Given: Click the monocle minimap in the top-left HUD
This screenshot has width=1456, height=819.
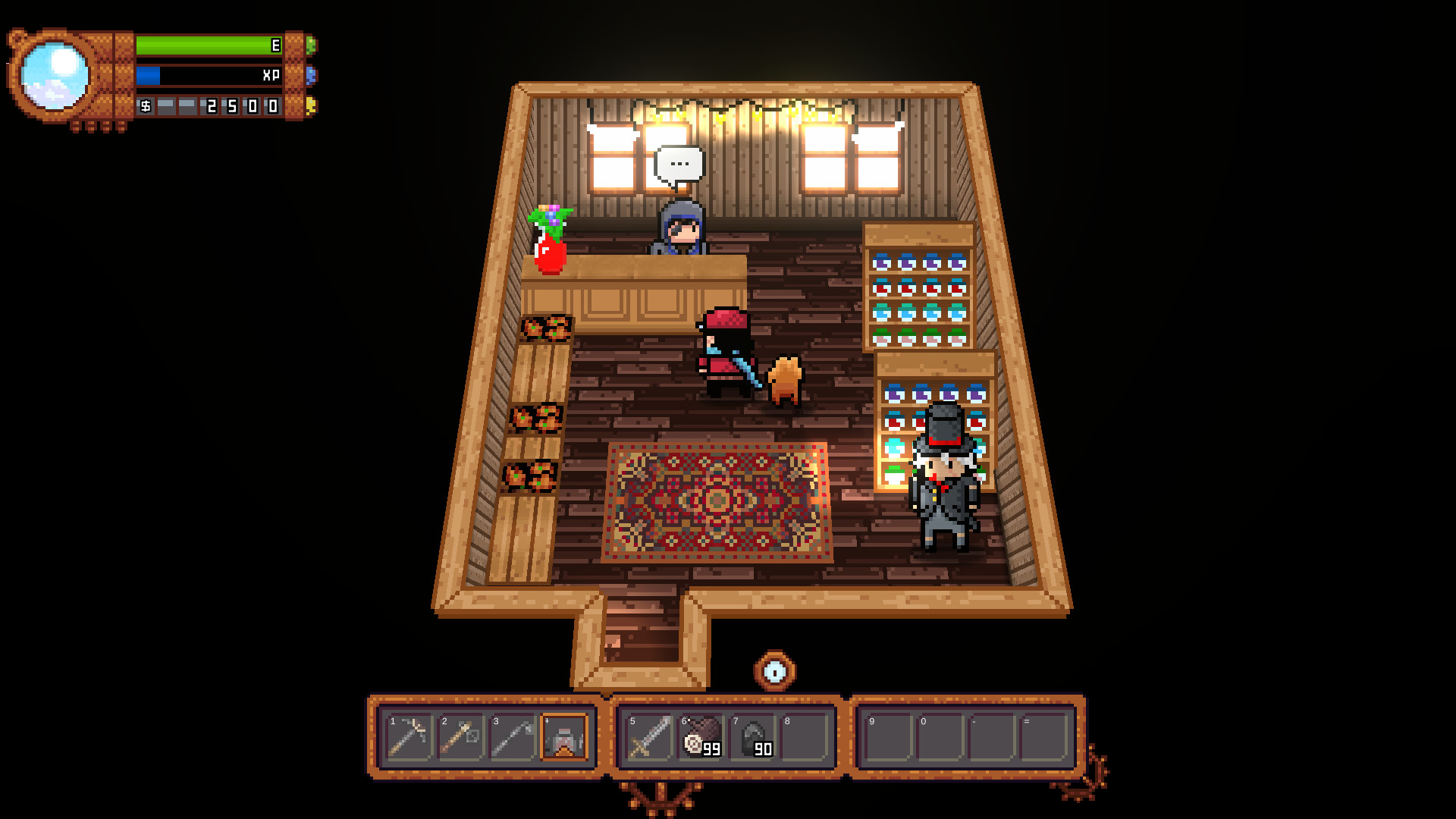Looking at the screenshot, I should click(55, 74).
